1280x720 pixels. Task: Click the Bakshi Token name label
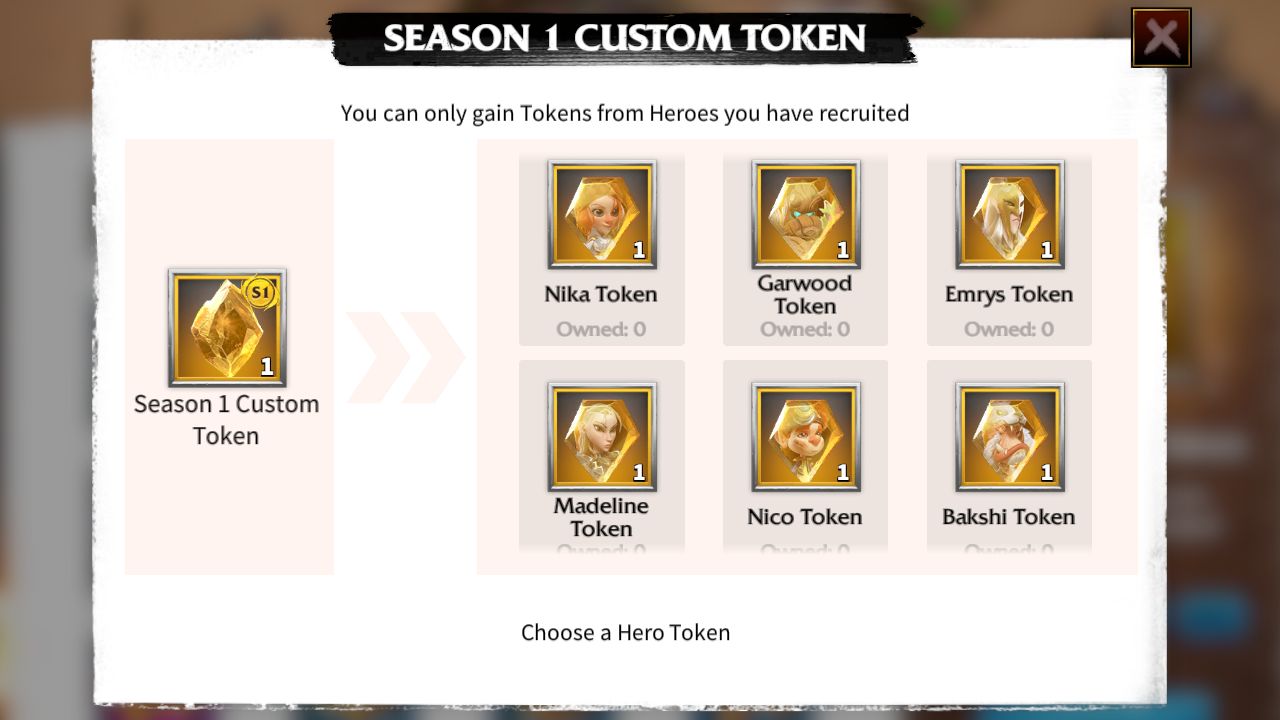1009,517
